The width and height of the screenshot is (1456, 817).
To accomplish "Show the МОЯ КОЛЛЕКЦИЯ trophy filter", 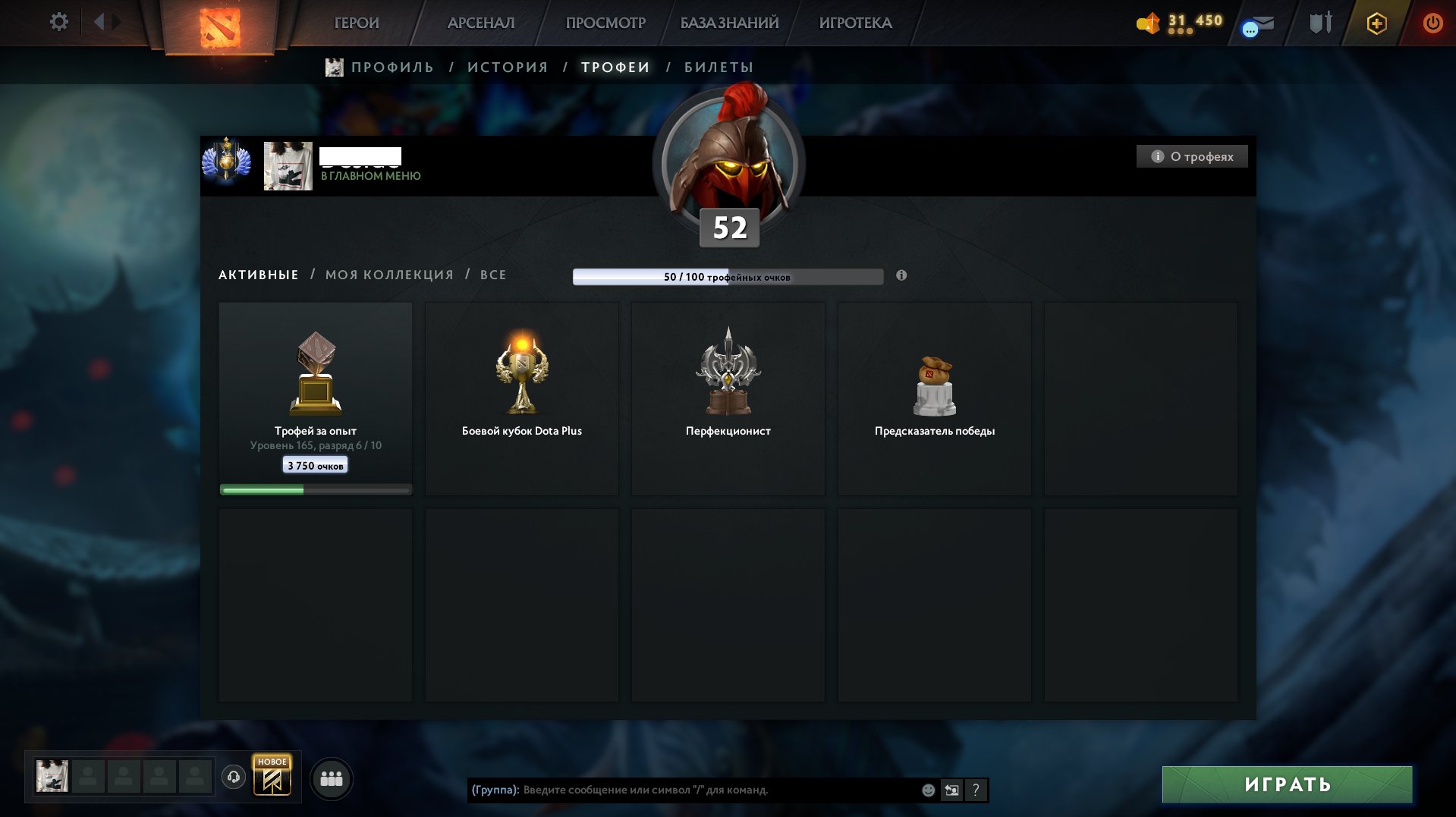I will coord(389,275).
